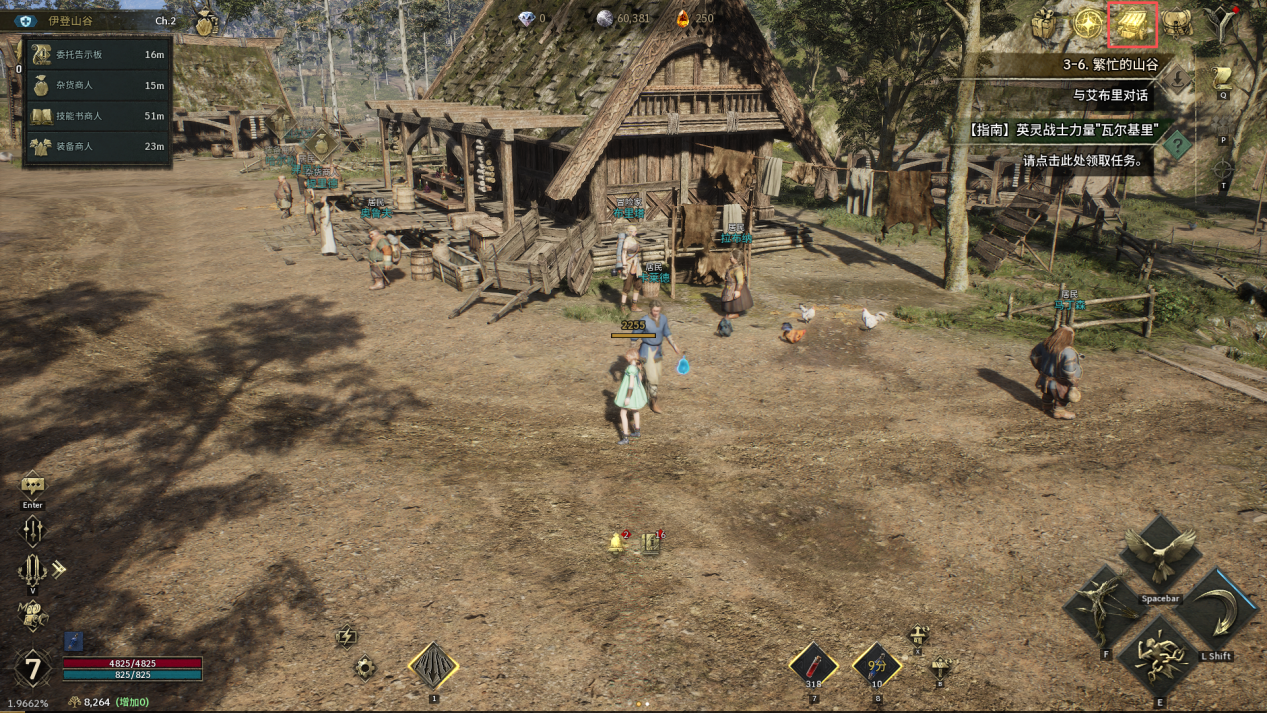Pick the 装备商人 entry

point(97,146)
